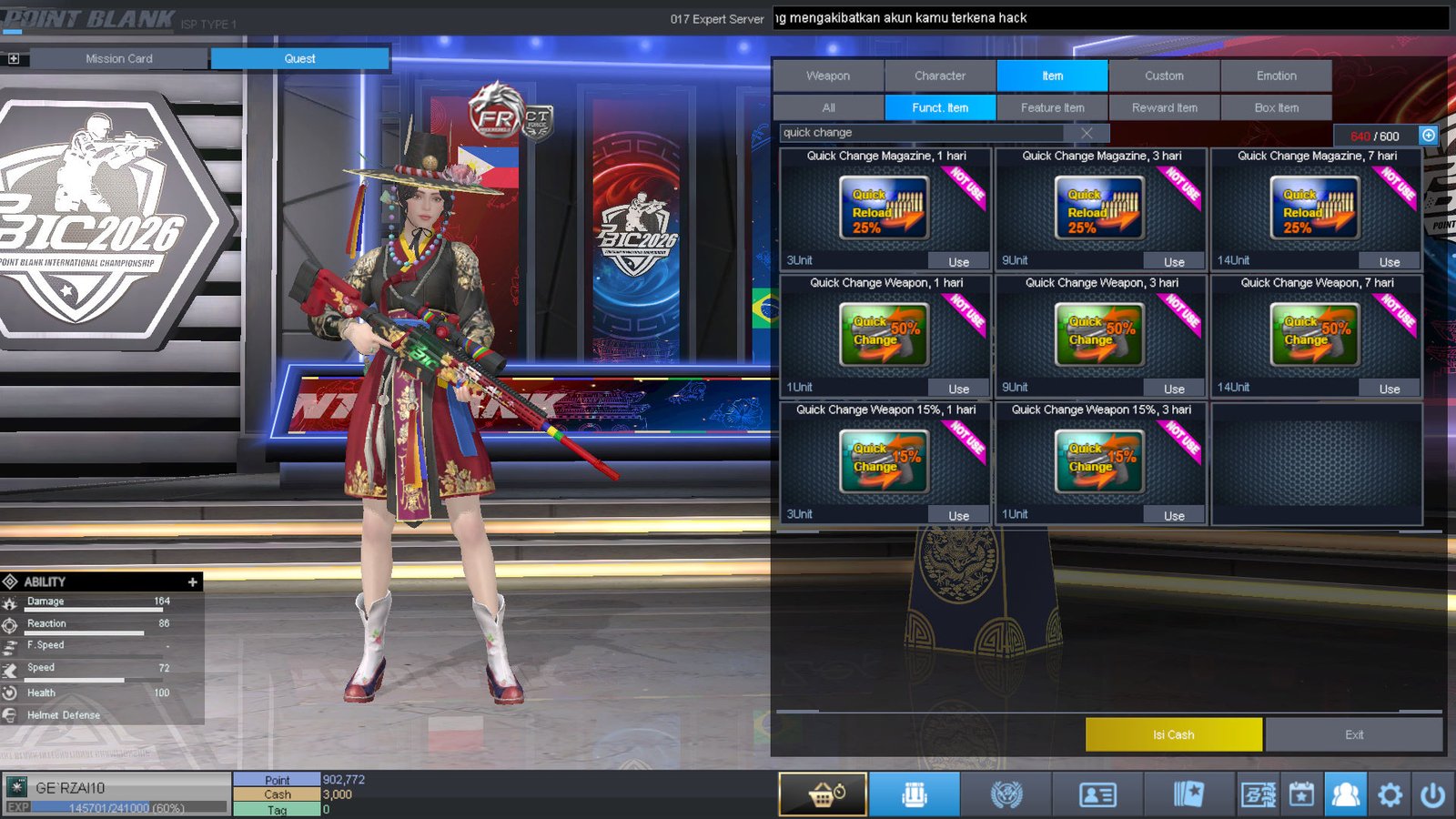Open the Character tab

point(940,76)
